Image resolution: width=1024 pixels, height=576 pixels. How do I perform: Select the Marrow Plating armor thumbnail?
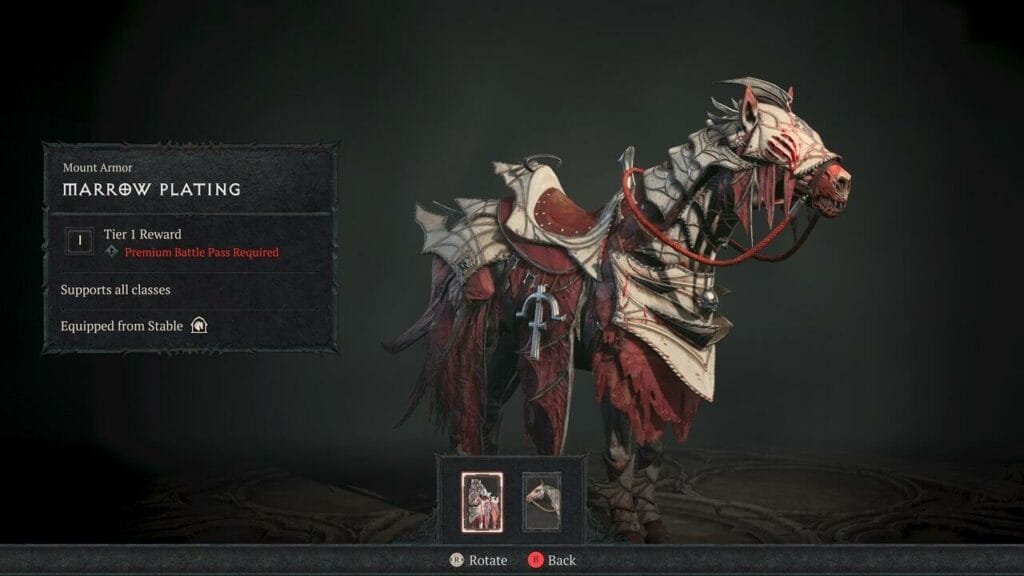tap(480, 502)
